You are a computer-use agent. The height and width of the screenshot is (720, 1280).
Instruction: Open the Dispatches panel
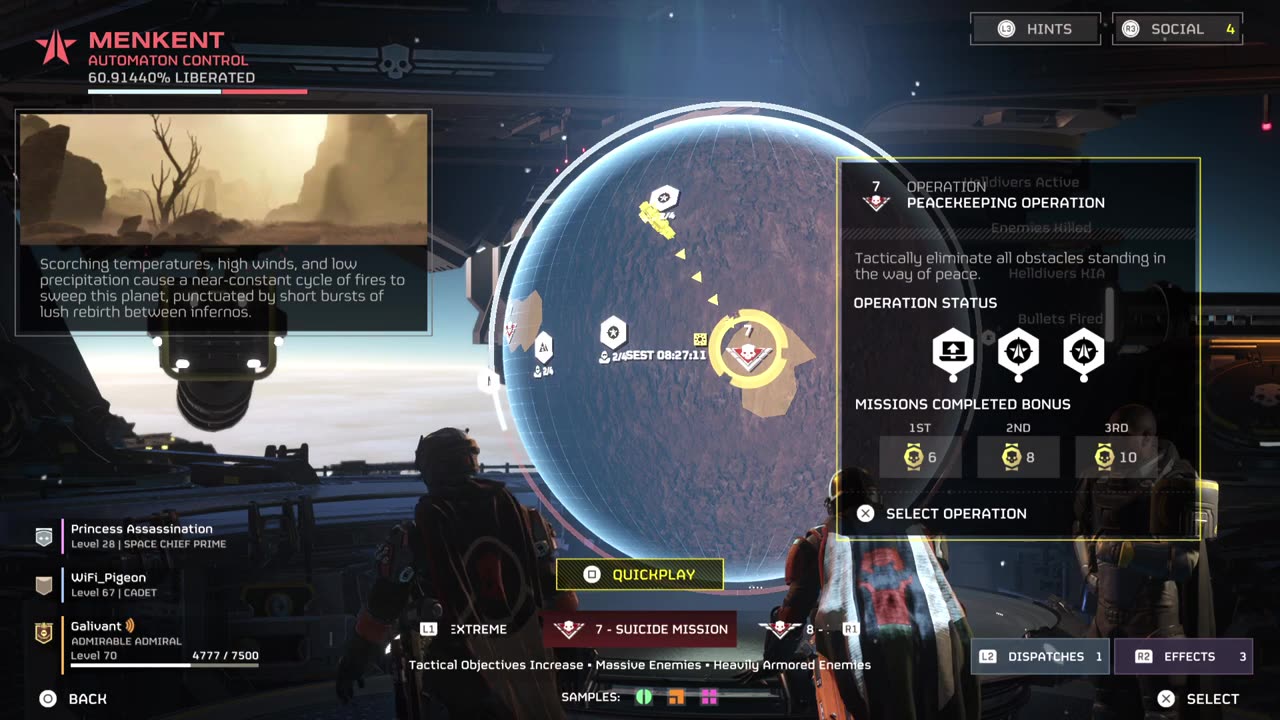coord(1040,657)
